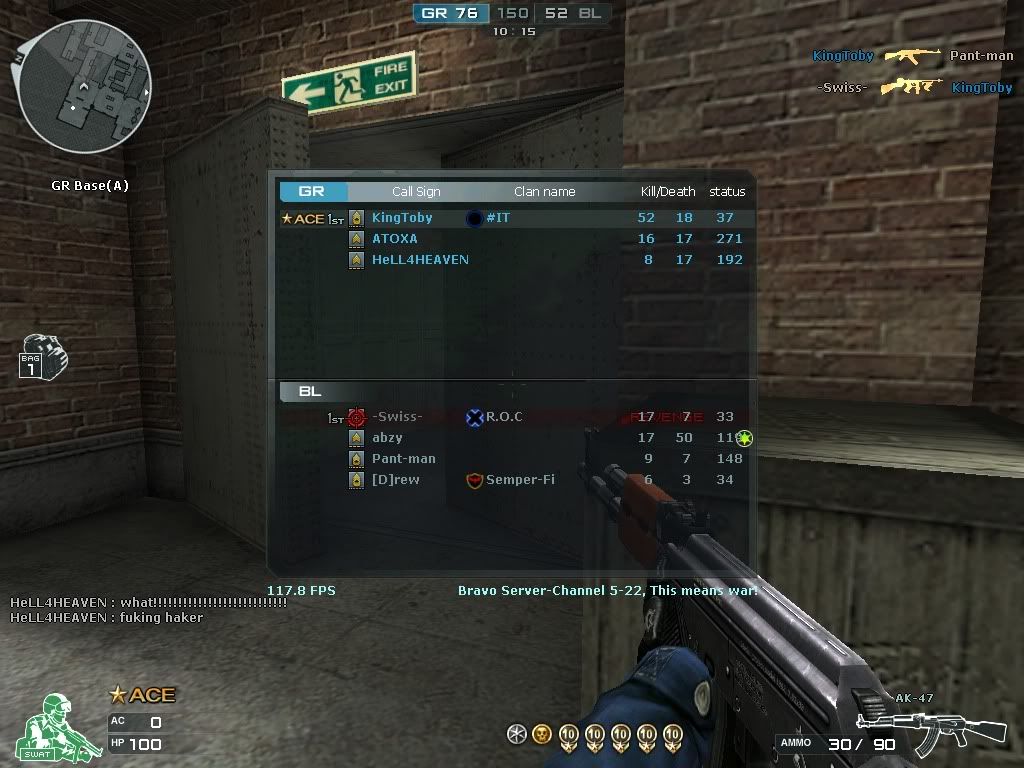The width and height of the screenshot is (1024, 768).
Task: Click the gold skull medal icon
Action: click(542, 735)
